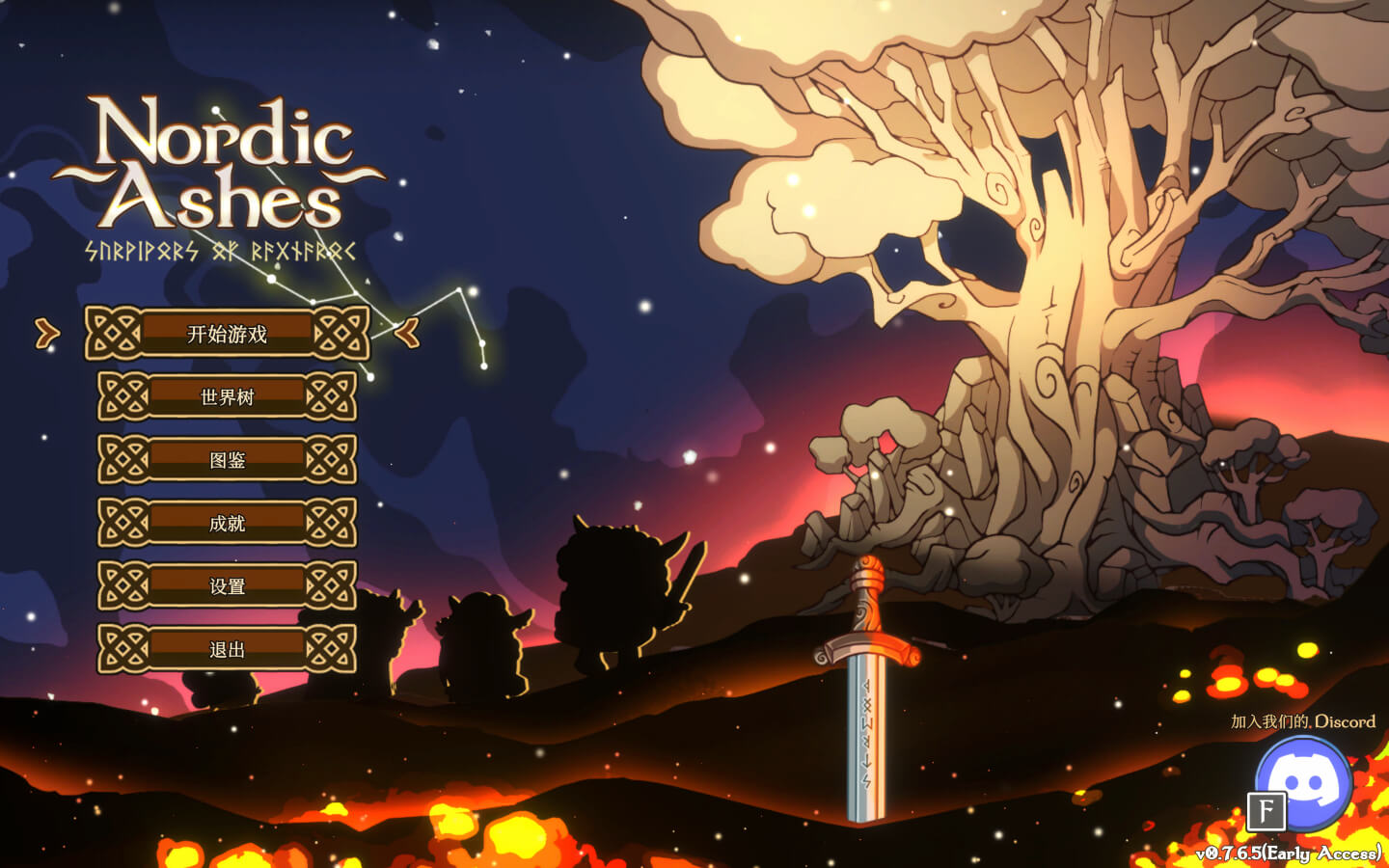View achievements via the 成就 button
Viewport: 1389px width, 868px height.
coord(228,524)
